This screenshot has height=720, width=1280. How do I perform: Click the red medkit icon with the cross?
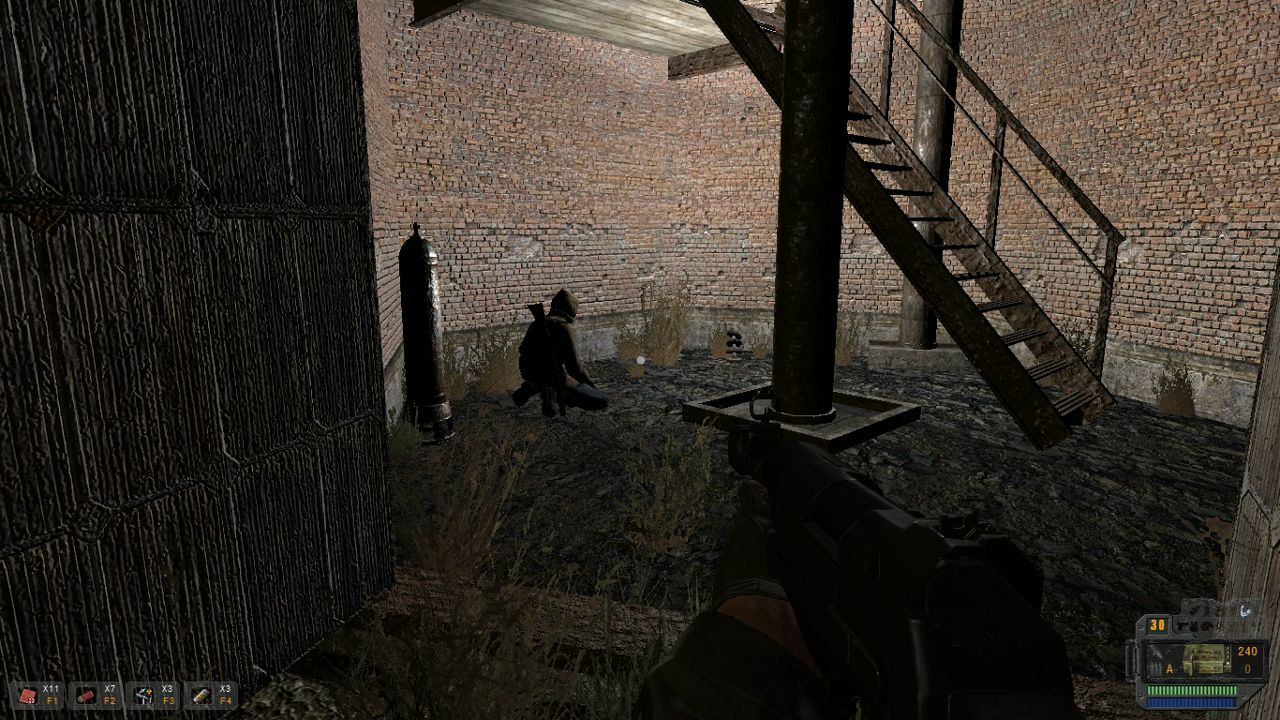point(26,693)
